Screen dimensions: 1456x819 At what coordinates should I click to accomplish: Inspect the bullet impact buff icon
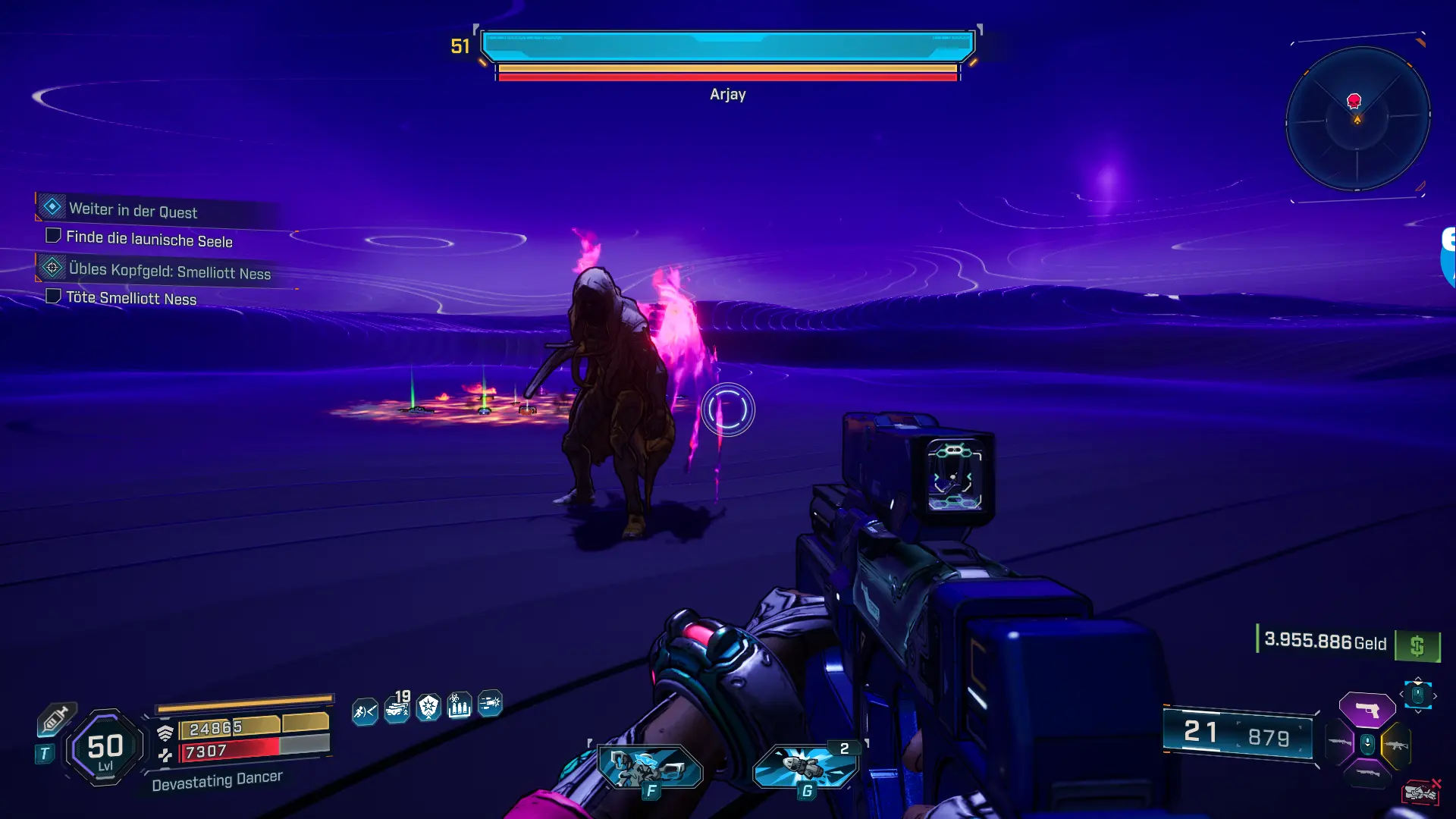[490, 704]
